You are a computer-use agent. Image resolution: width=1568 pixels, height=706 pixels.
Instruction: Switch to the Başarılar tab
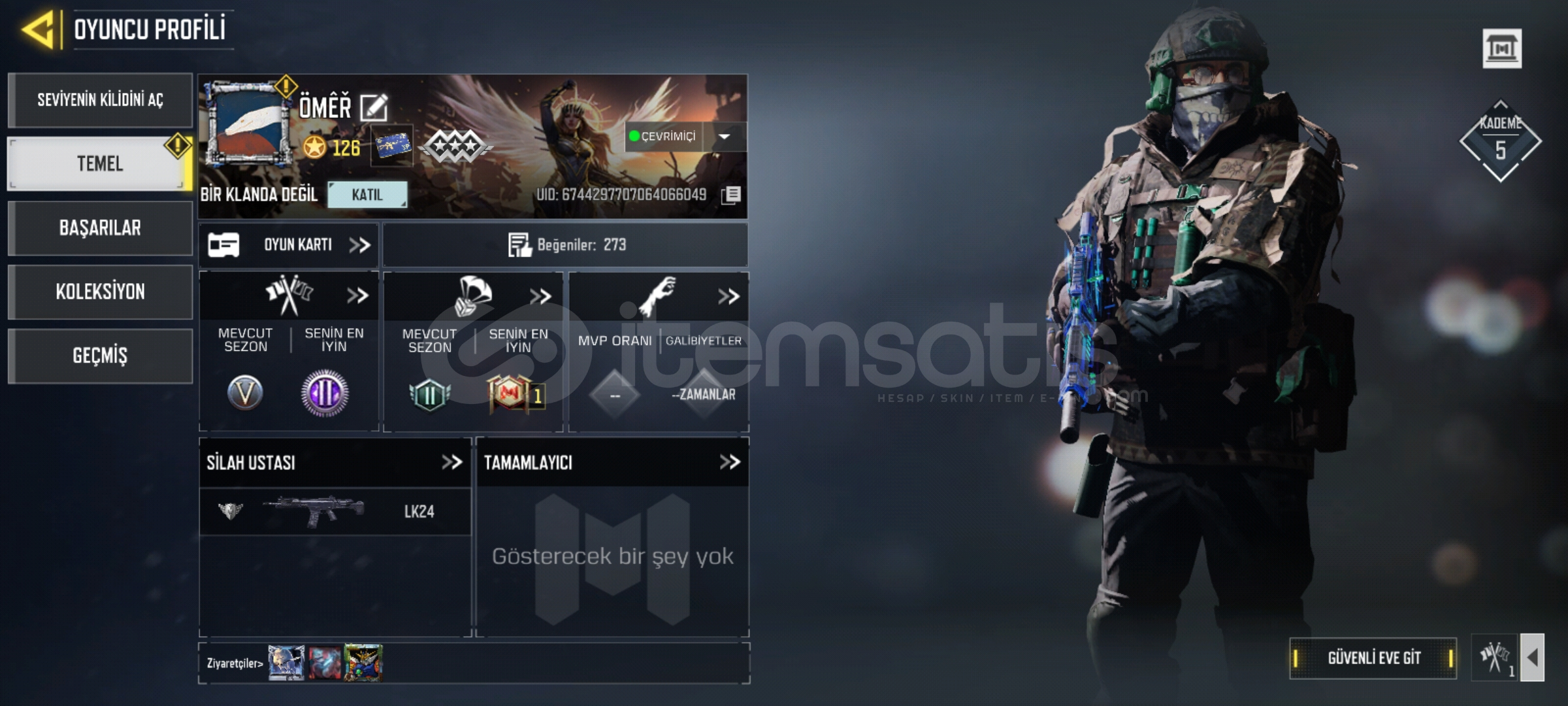[x=101, y=228]
